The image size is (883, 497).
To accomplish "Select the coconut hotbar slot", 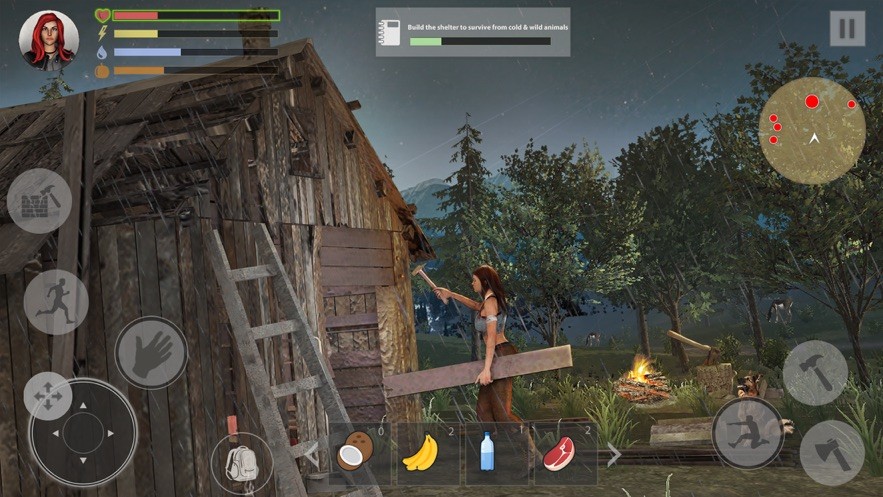I will pos(352,455).
